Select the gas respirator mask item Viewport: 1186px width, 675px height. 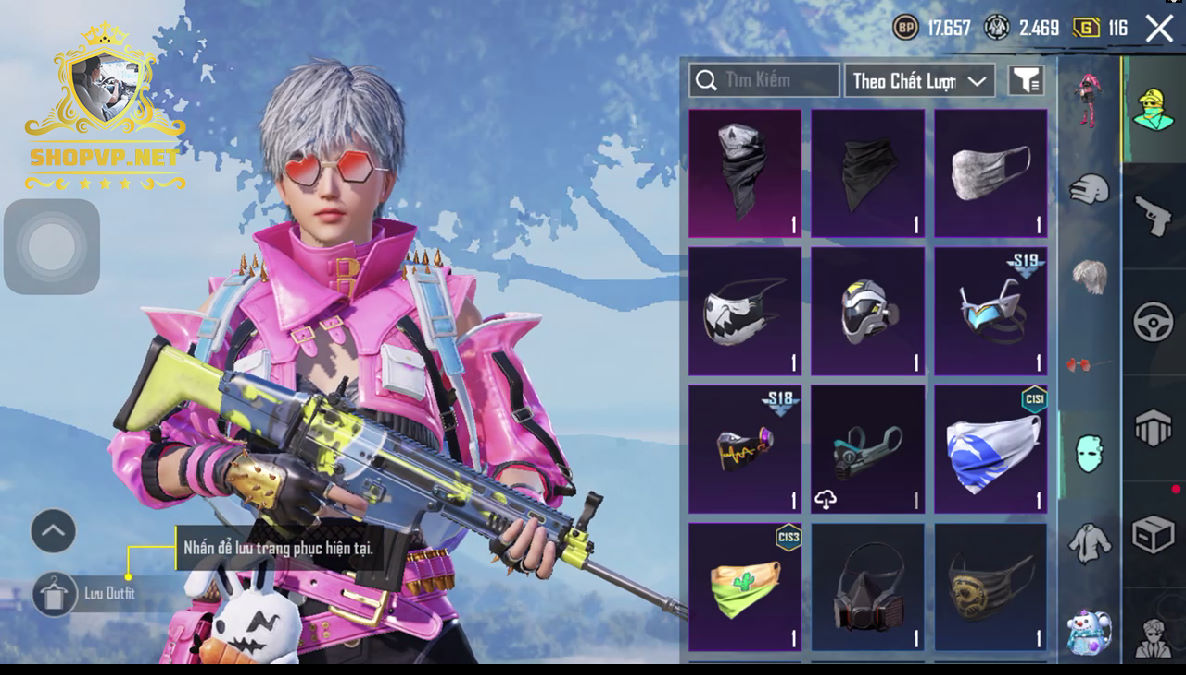(868, 586)
